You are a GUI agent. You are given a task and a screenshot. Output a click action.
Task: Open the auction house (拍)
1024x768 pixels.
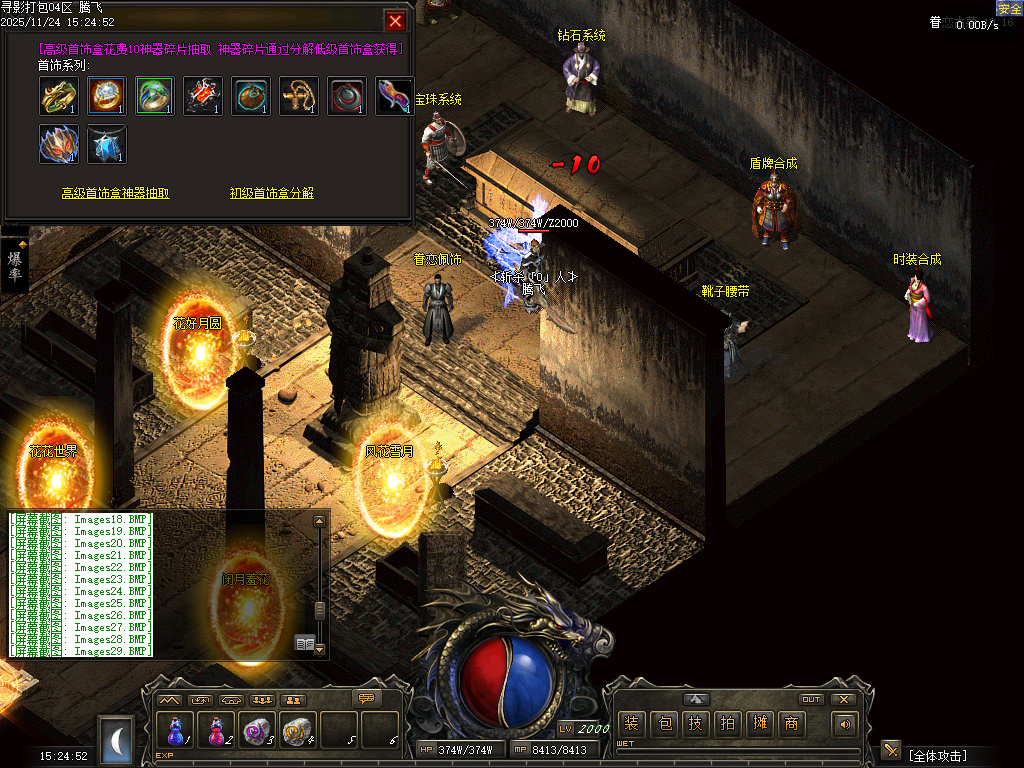728,724
